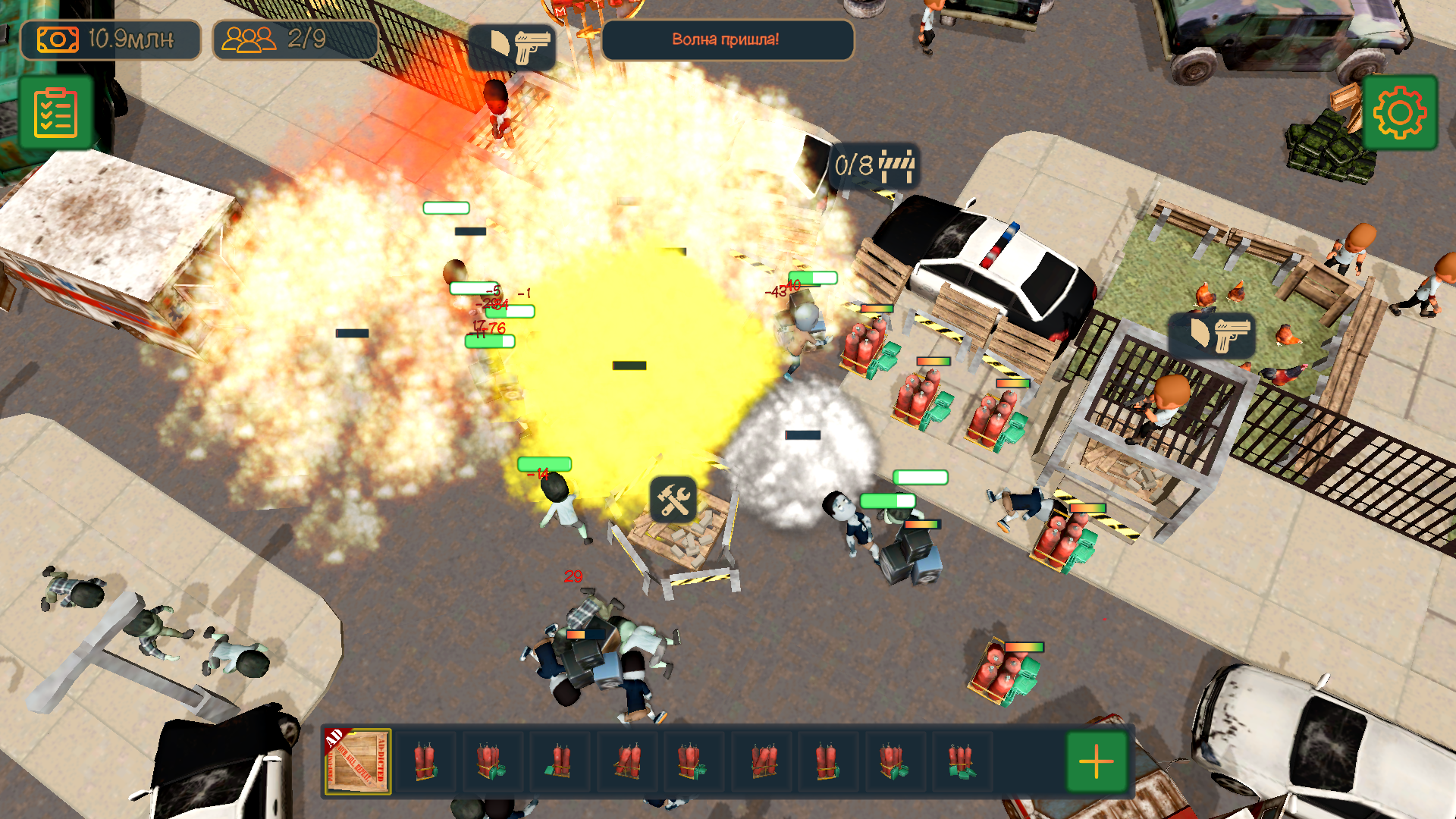Open the green quest clipboard panel
This screenshot has width=1456, height=819.
pyautogui.click(x=54, y=111)
